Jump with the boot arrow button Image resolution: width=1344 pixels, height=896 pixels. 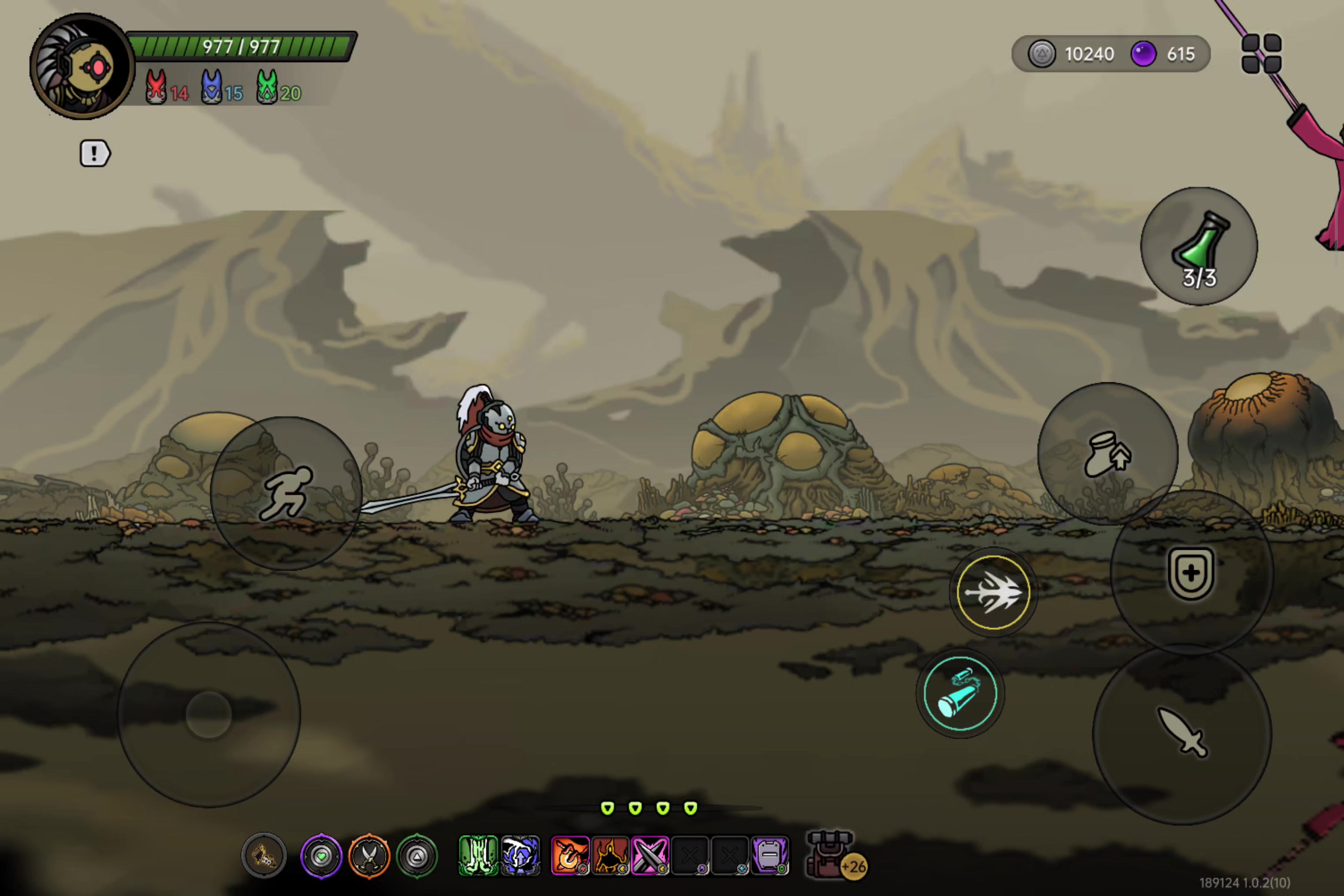click(x=1107, y=454)
